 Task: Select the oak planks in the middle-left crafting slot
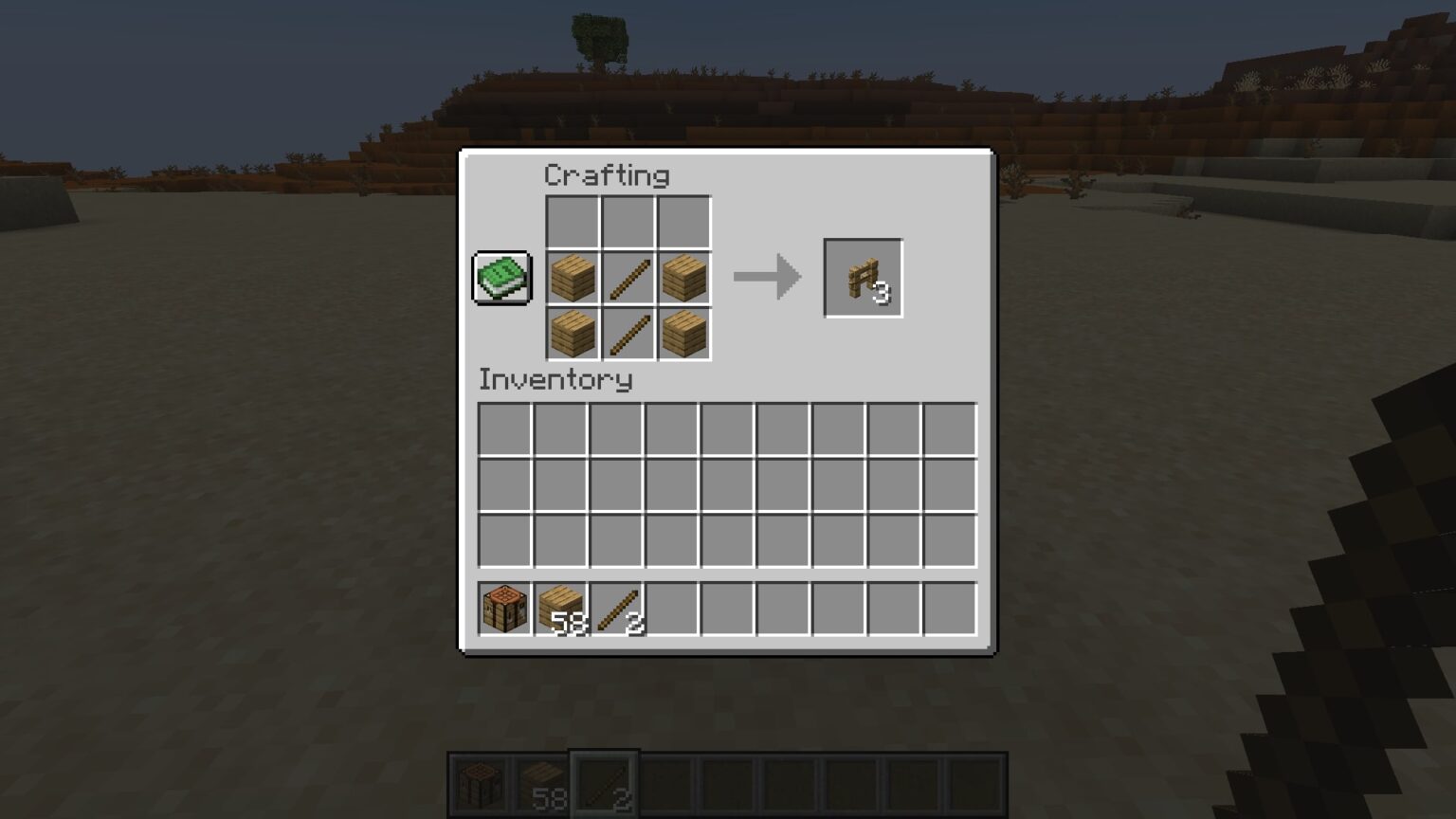[x=573, y=278]
